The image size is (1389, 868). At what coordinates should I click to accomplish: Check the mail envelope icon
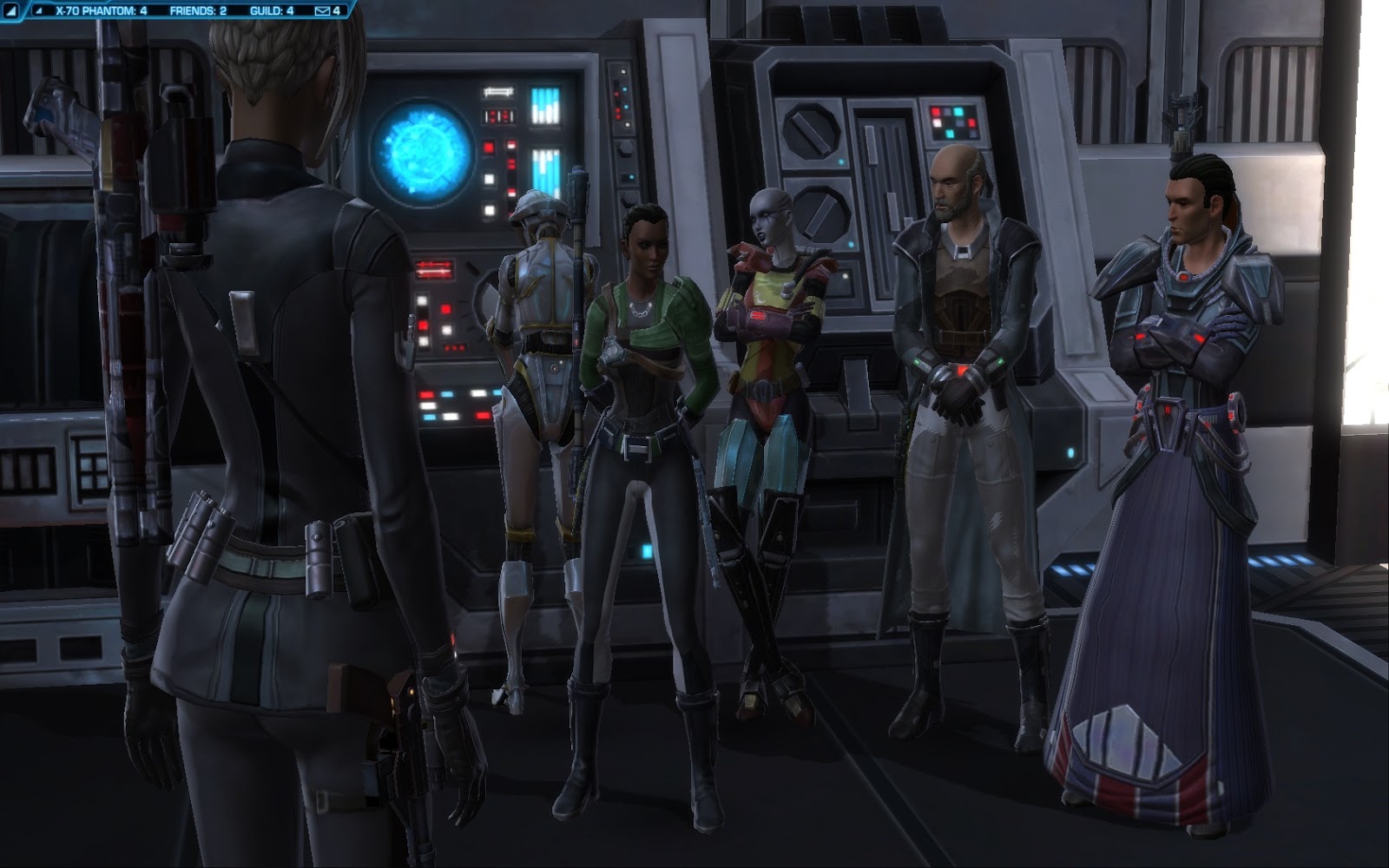tap(322, 11)
